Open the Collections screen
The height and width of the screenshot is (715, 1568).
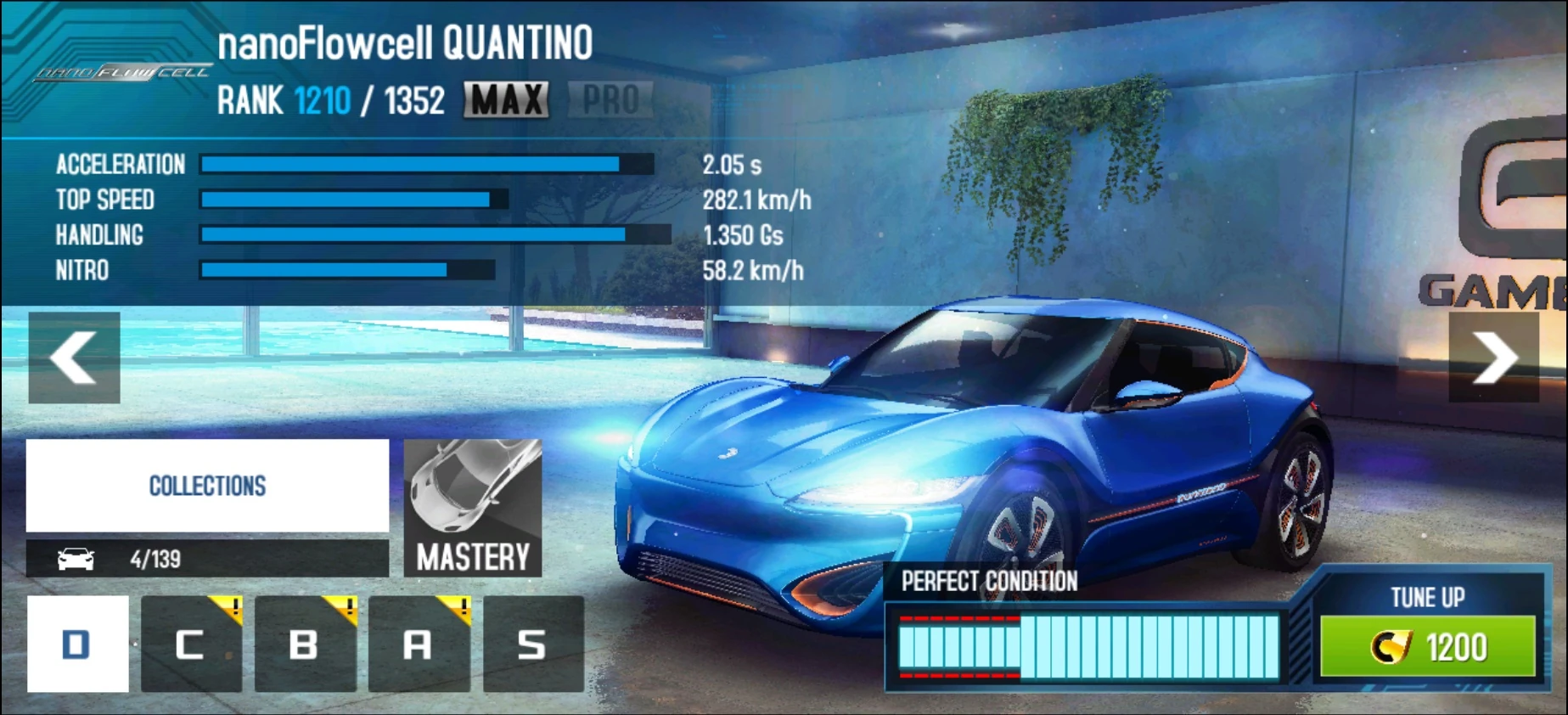click(206, 485)
